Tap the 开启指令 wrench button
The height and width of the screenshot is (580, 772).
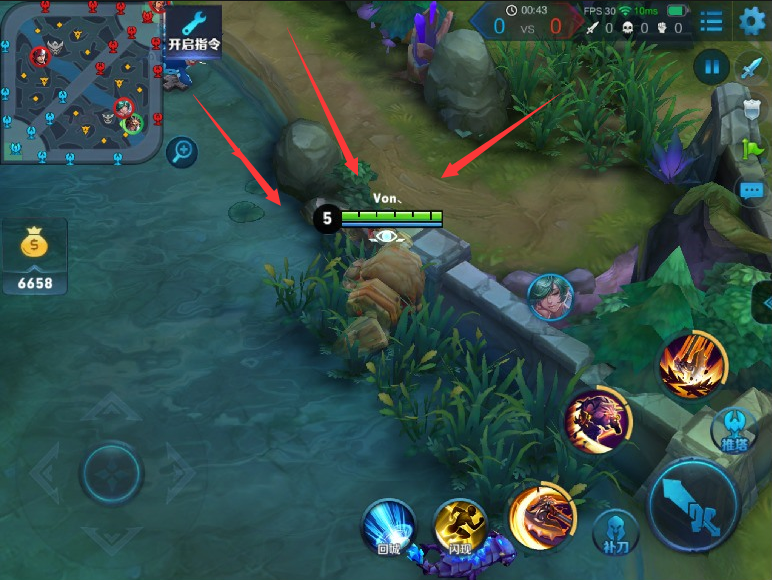click(x=193, y=31)
